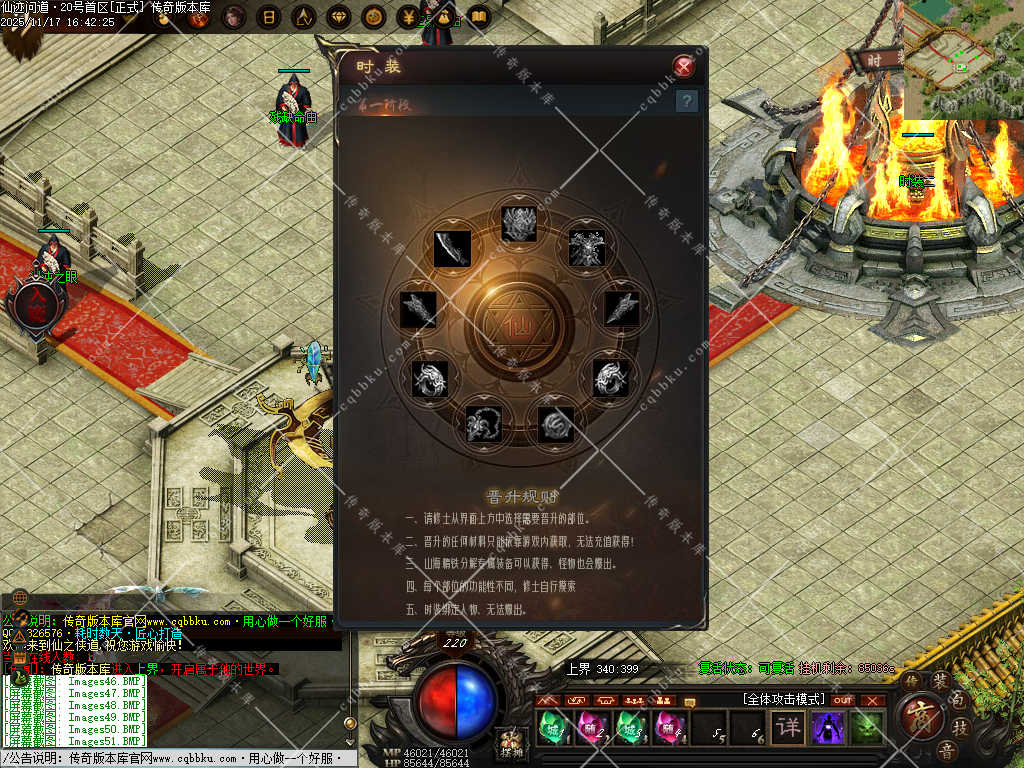
Task: Activate the green demon face skill
Action: [x=867, y=727]
